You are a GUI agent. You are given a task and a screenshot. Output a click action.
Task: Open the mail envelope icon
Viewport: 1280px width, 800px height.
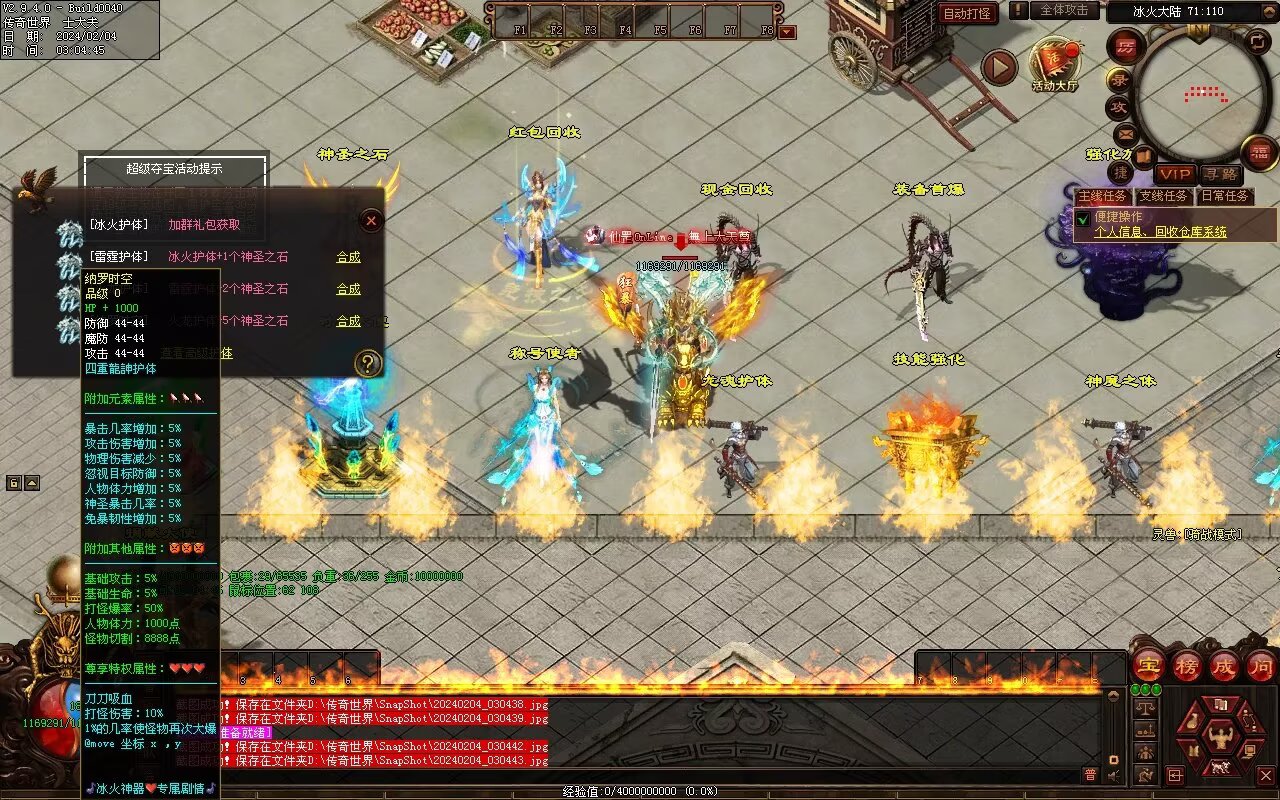pyautogui.click(x=1126, y=133)
